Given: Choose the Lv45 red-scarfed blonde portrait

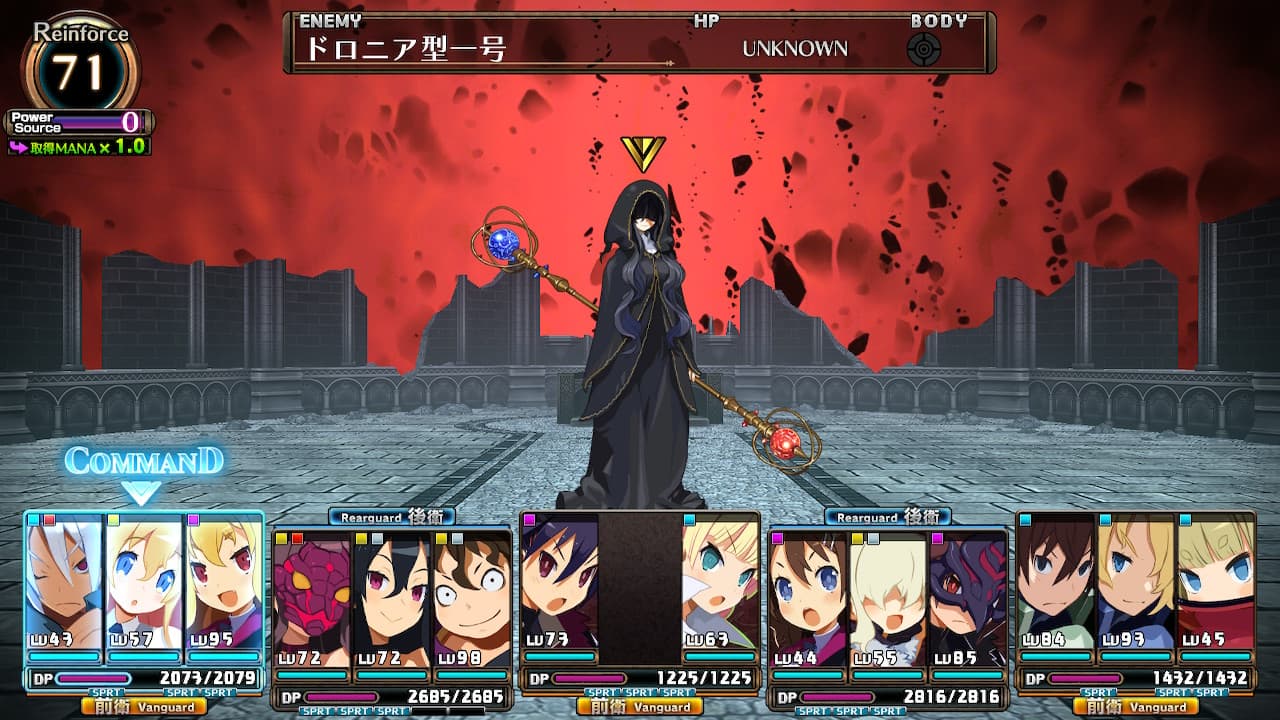Looking at the screenshot, I should [x=1215, y=582].
